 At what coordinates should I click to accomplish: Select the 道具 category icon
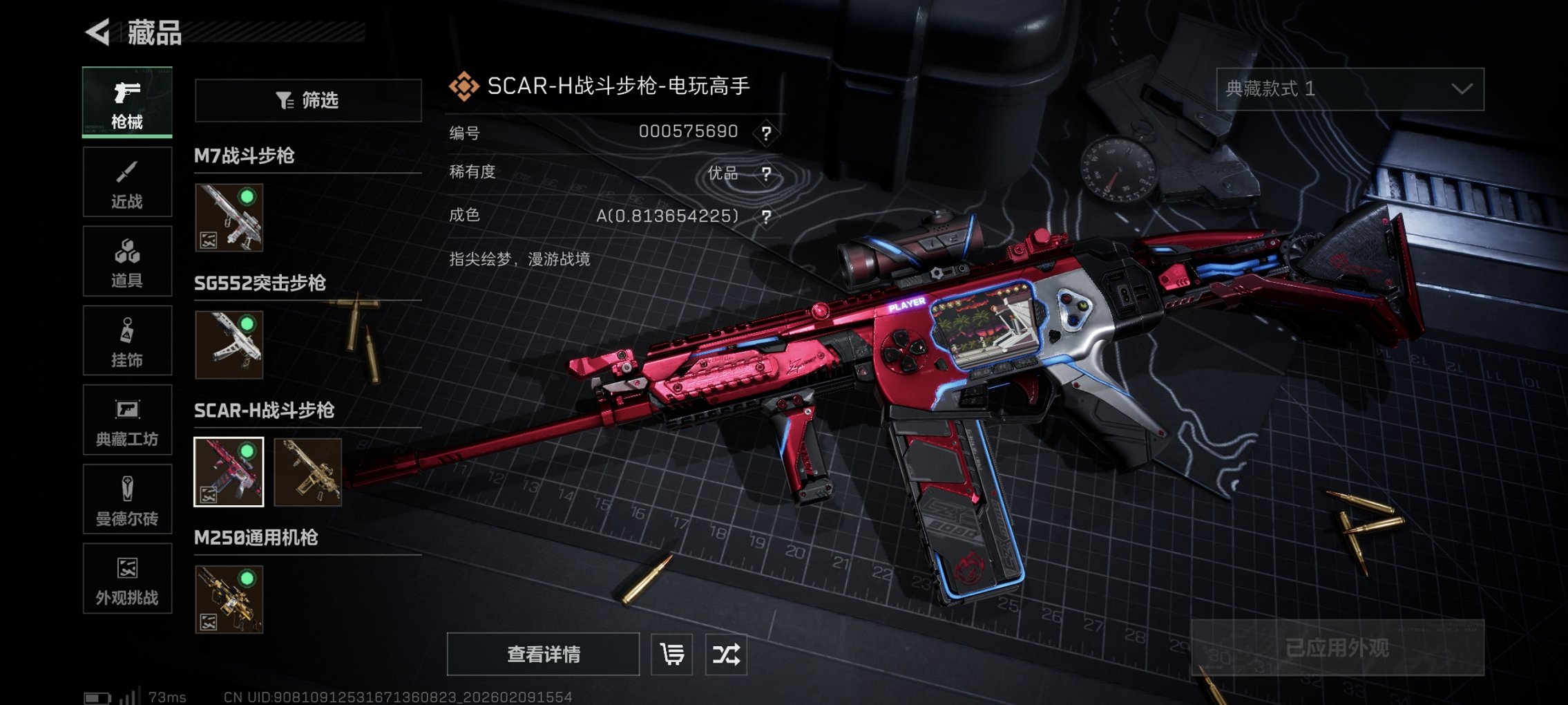[127, 261]
